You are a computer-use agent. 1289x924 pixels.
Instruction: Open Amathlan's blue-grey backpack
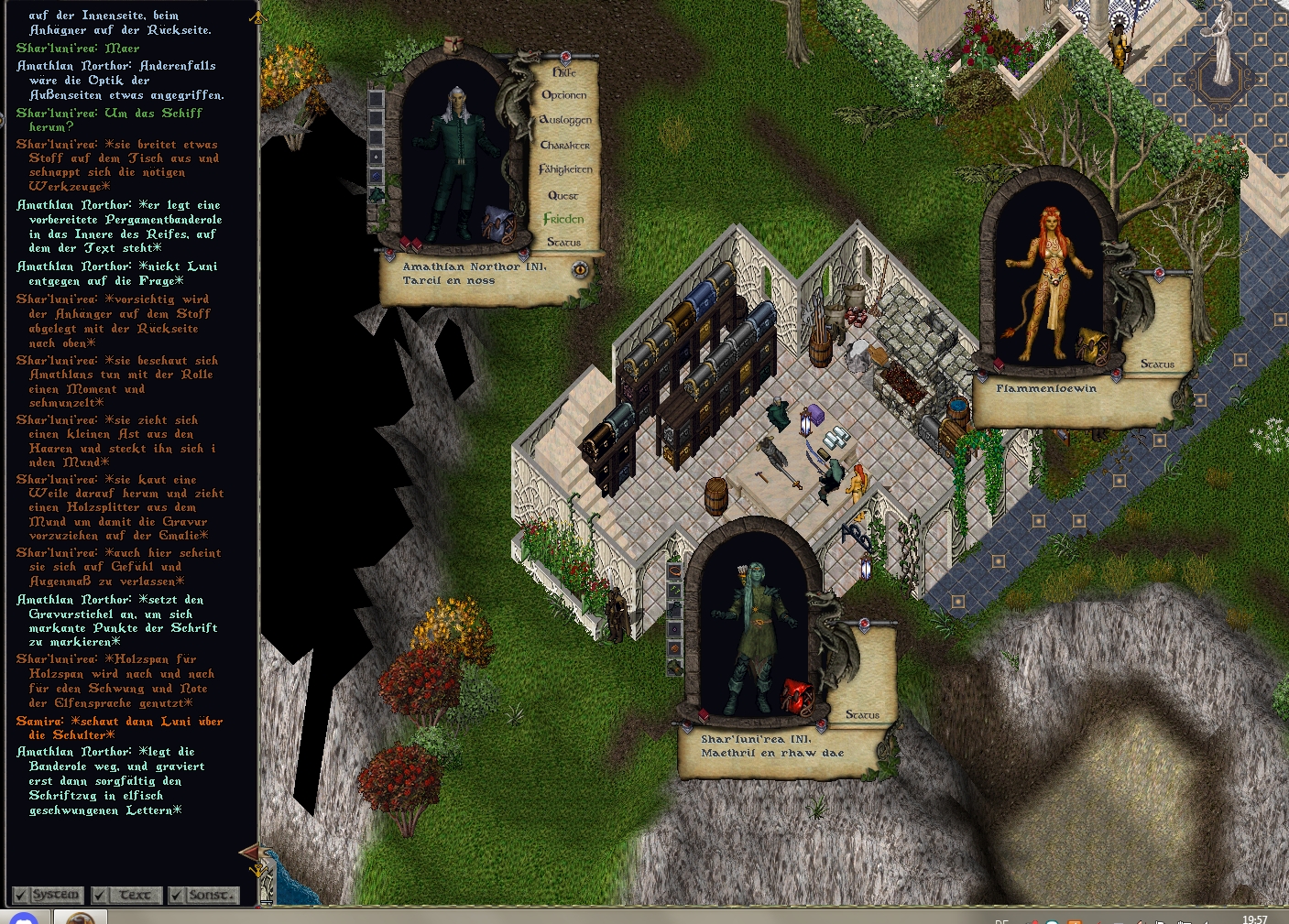coord(498,224)
